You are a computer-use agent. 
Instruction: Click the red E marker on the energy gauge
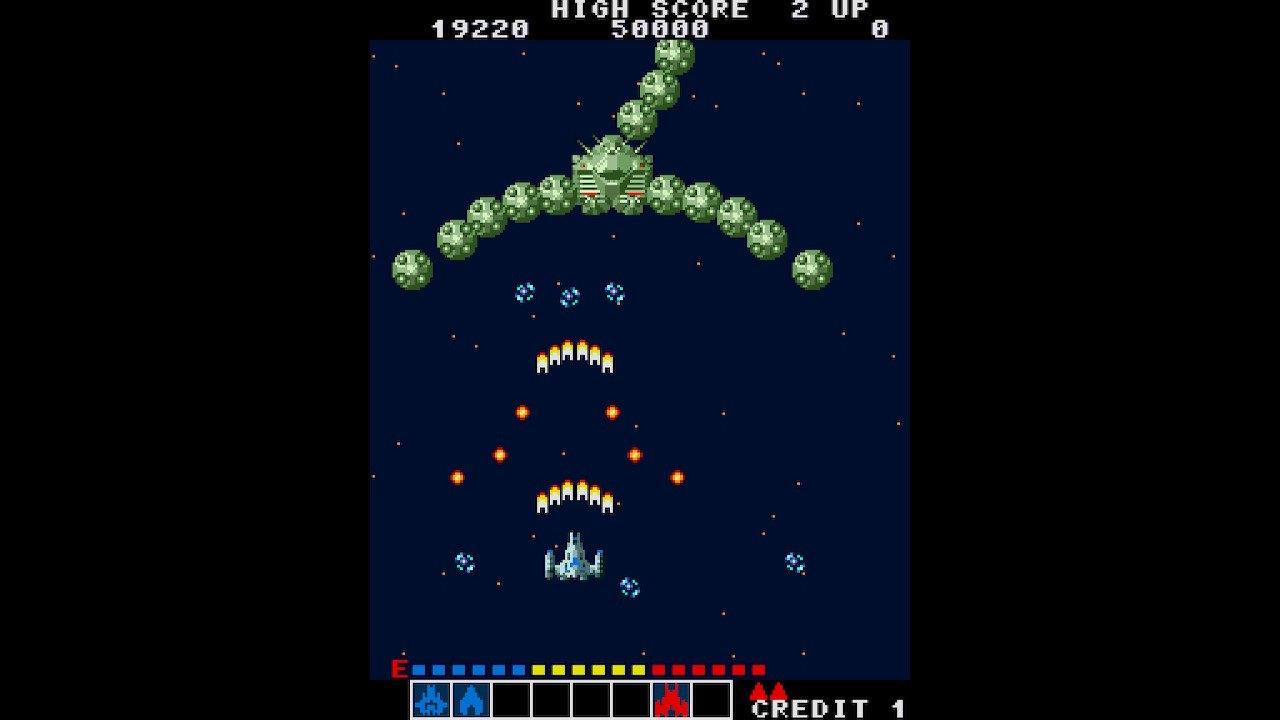coord(398,671)
